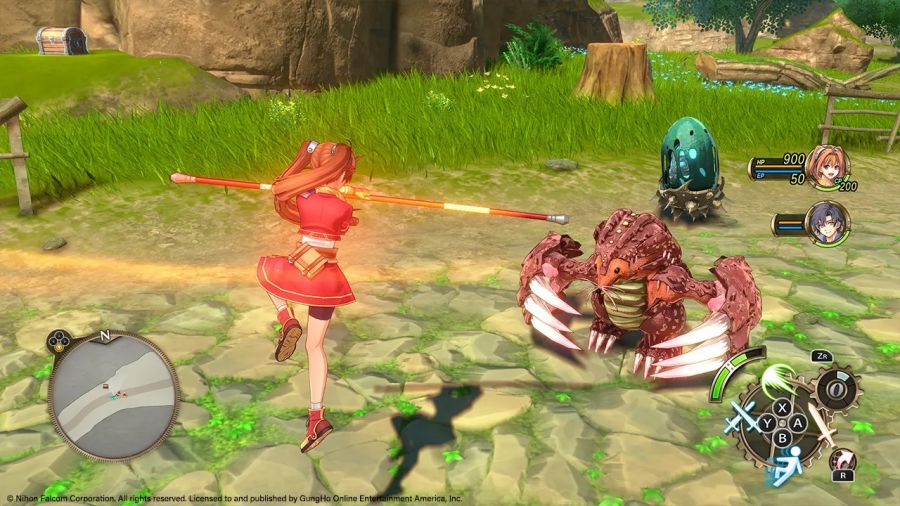Select the dark-haired boy's party portrait
Image resolution: width=900 pixels, height=506 pixels.
click(x=828, y=222)
